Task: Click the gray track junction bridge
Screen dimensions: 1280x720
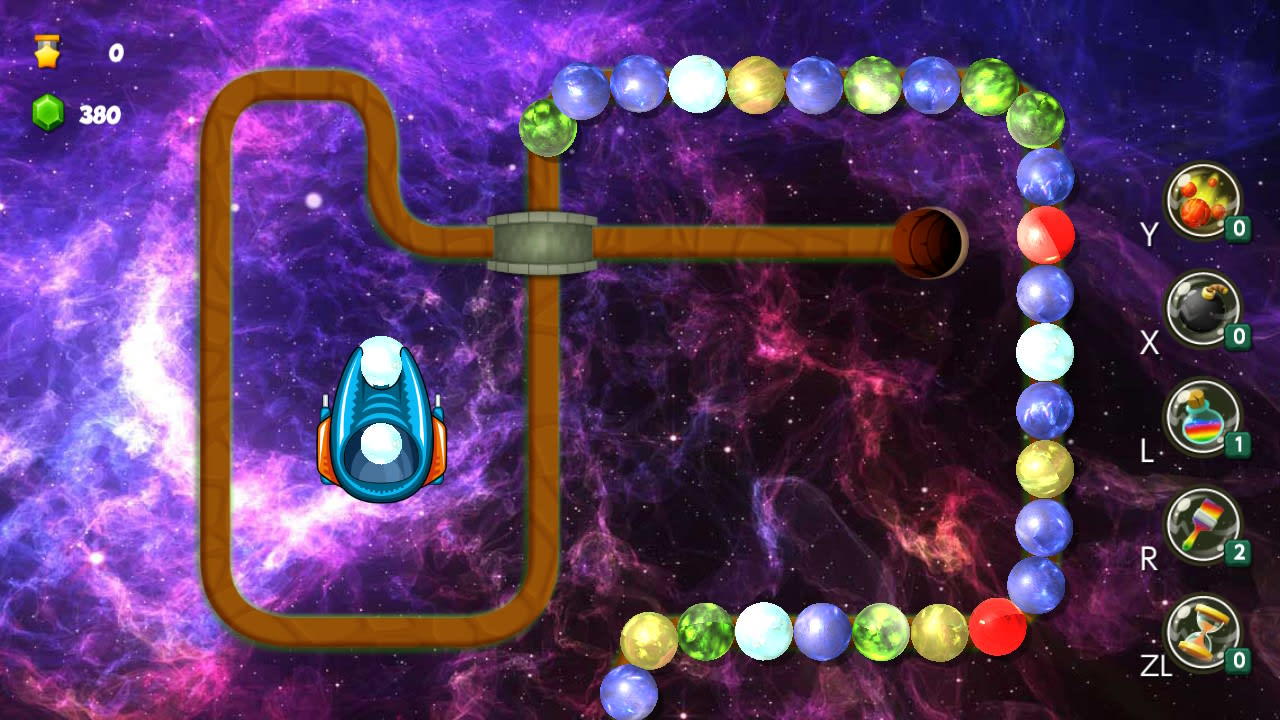Action: 542,240
